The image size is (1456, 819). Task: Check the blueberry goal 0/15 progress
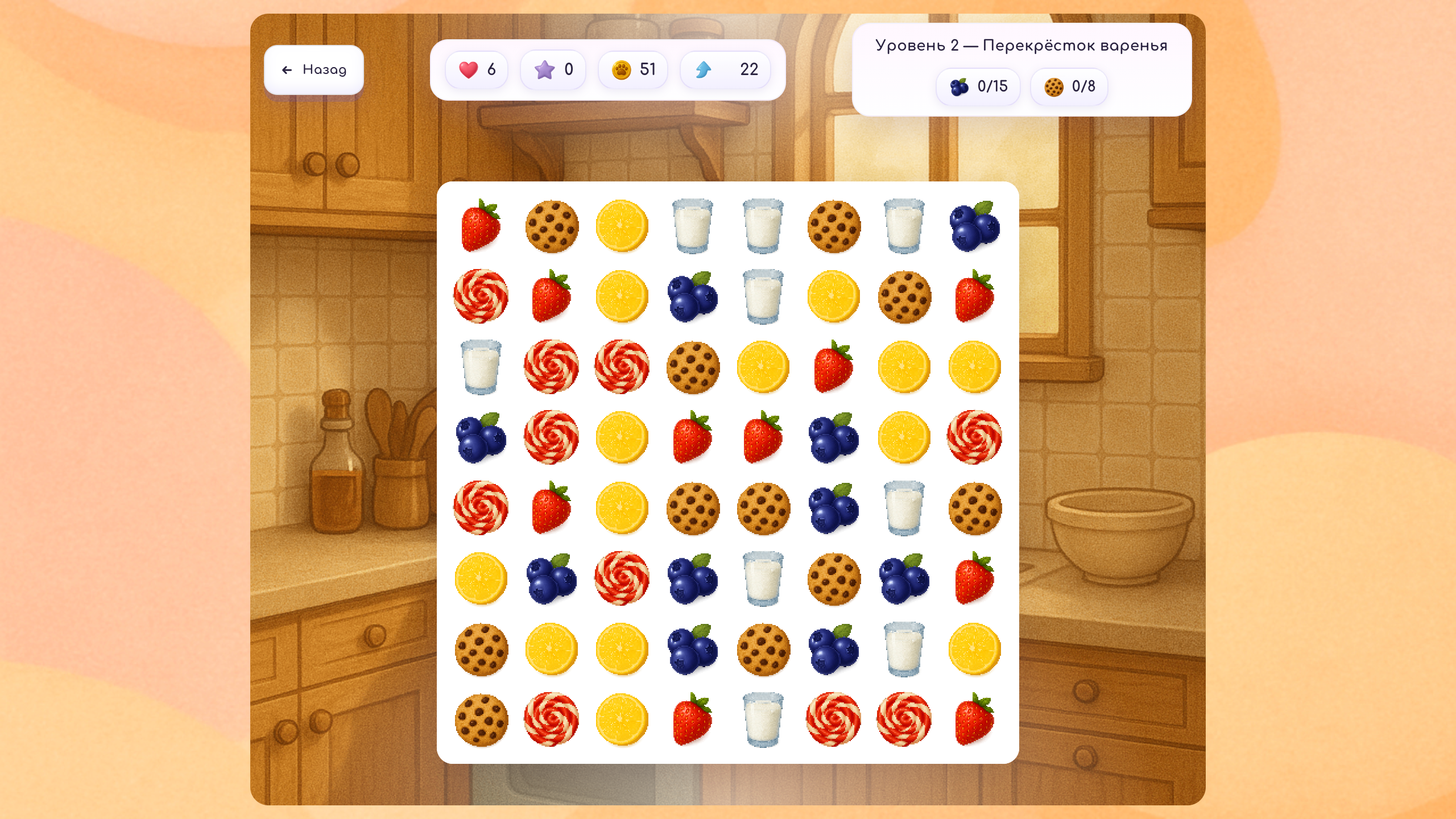(x=978, y=86)
